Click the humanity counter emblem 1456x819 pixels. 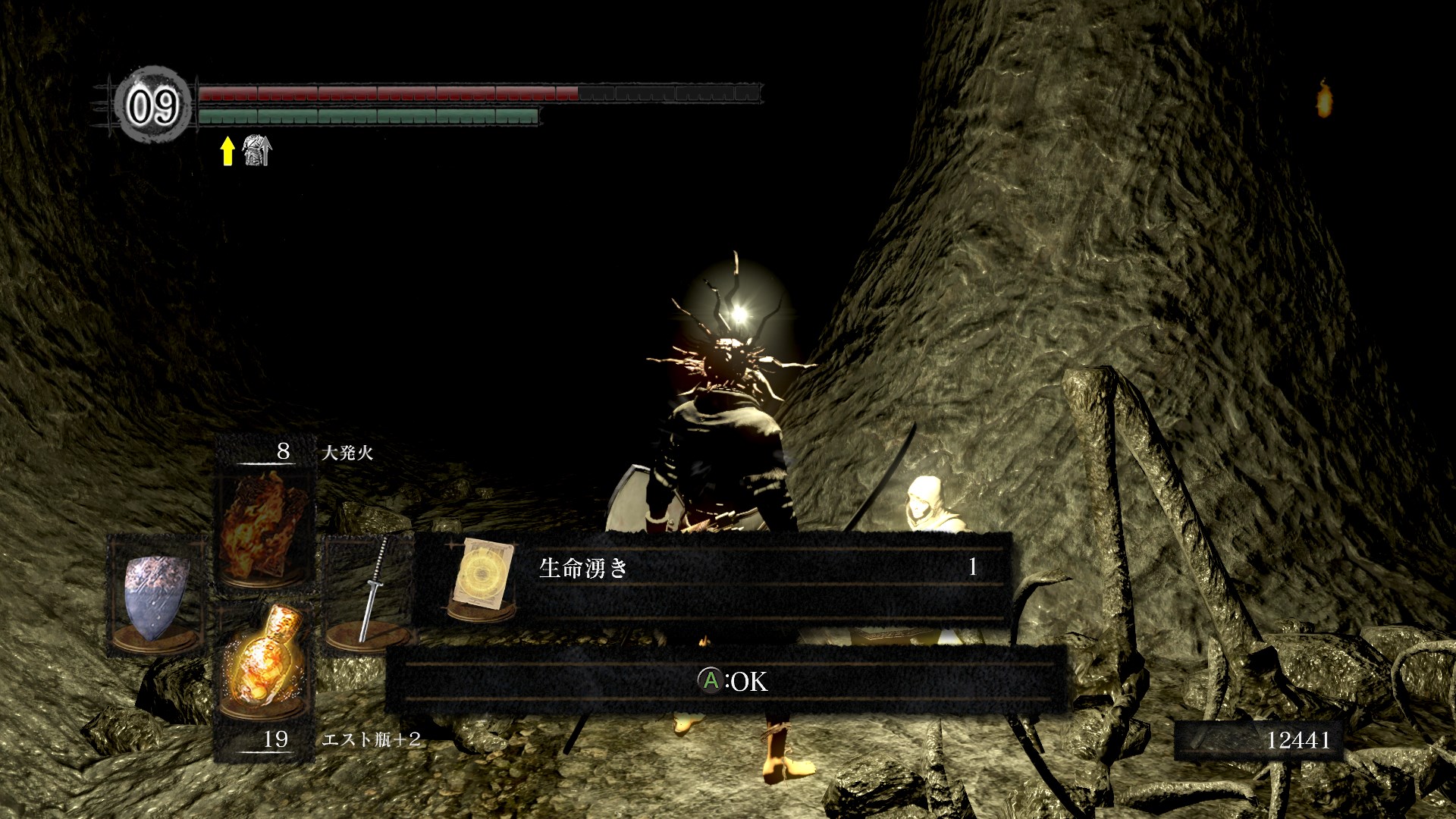pyautogui.click(x=153, y=105)
